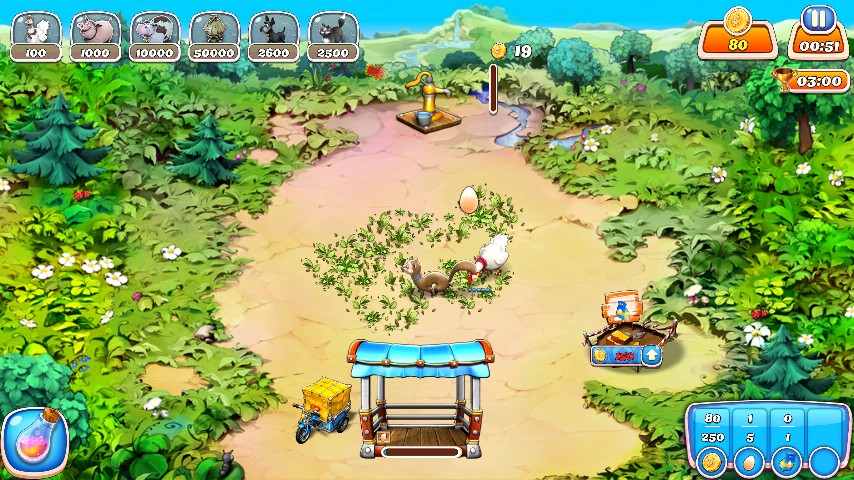Purchase the cat for 2500 coins
This screenshot has width=854, height=480.
click(333, 36)
